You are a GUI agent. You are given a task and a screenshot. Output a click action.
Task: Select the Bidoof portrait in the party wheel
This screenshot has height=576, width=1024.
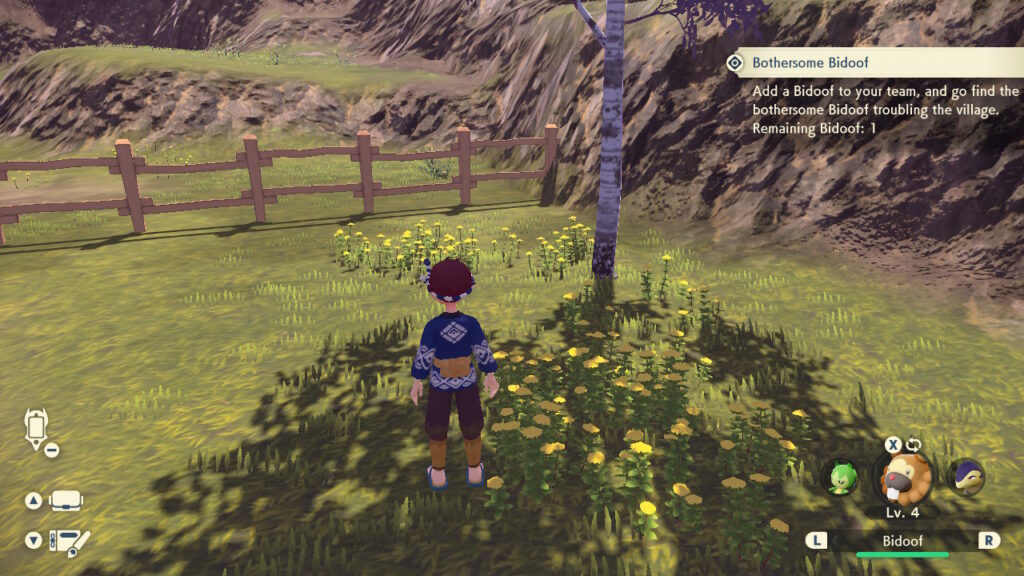click(902, 478)
